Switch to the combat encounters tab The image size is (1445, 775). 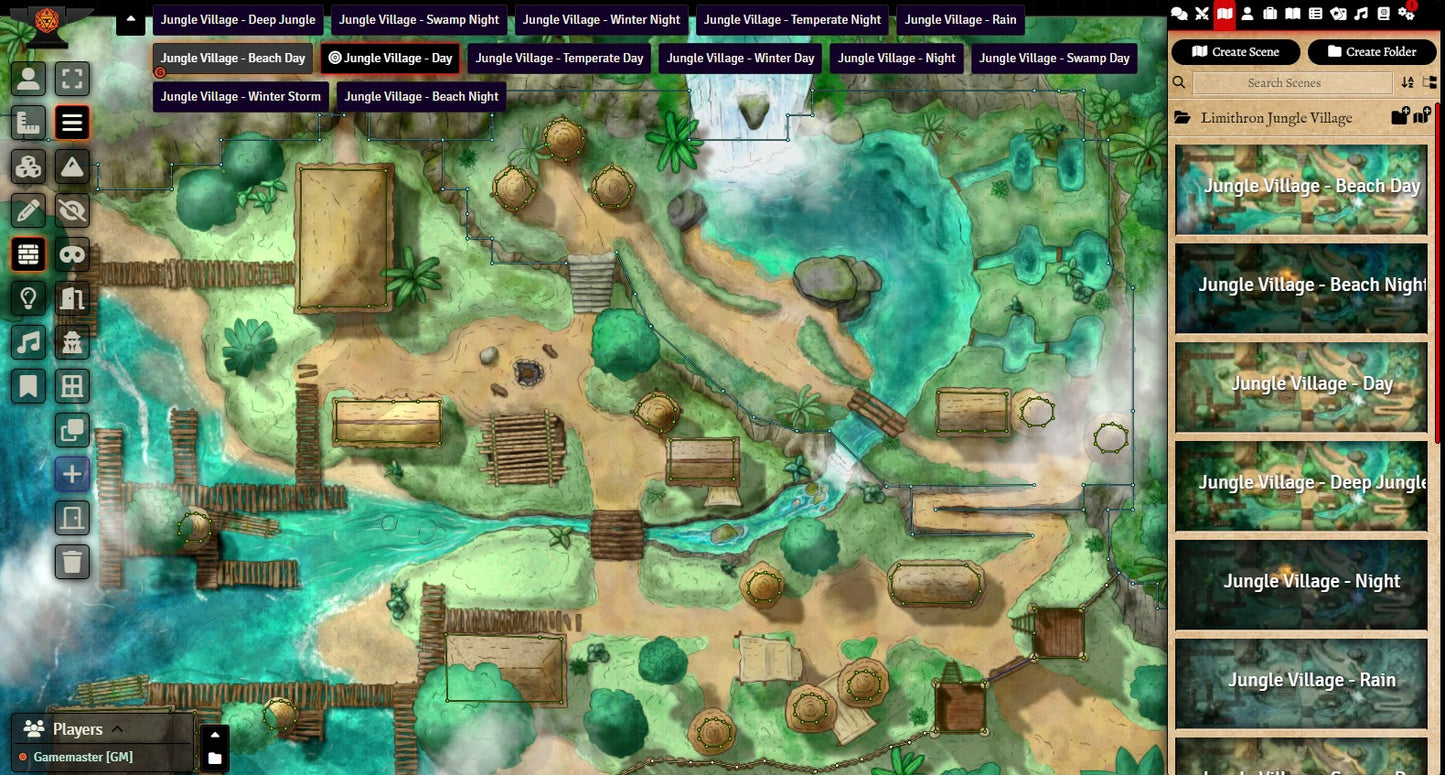[x=1202, y=14]
